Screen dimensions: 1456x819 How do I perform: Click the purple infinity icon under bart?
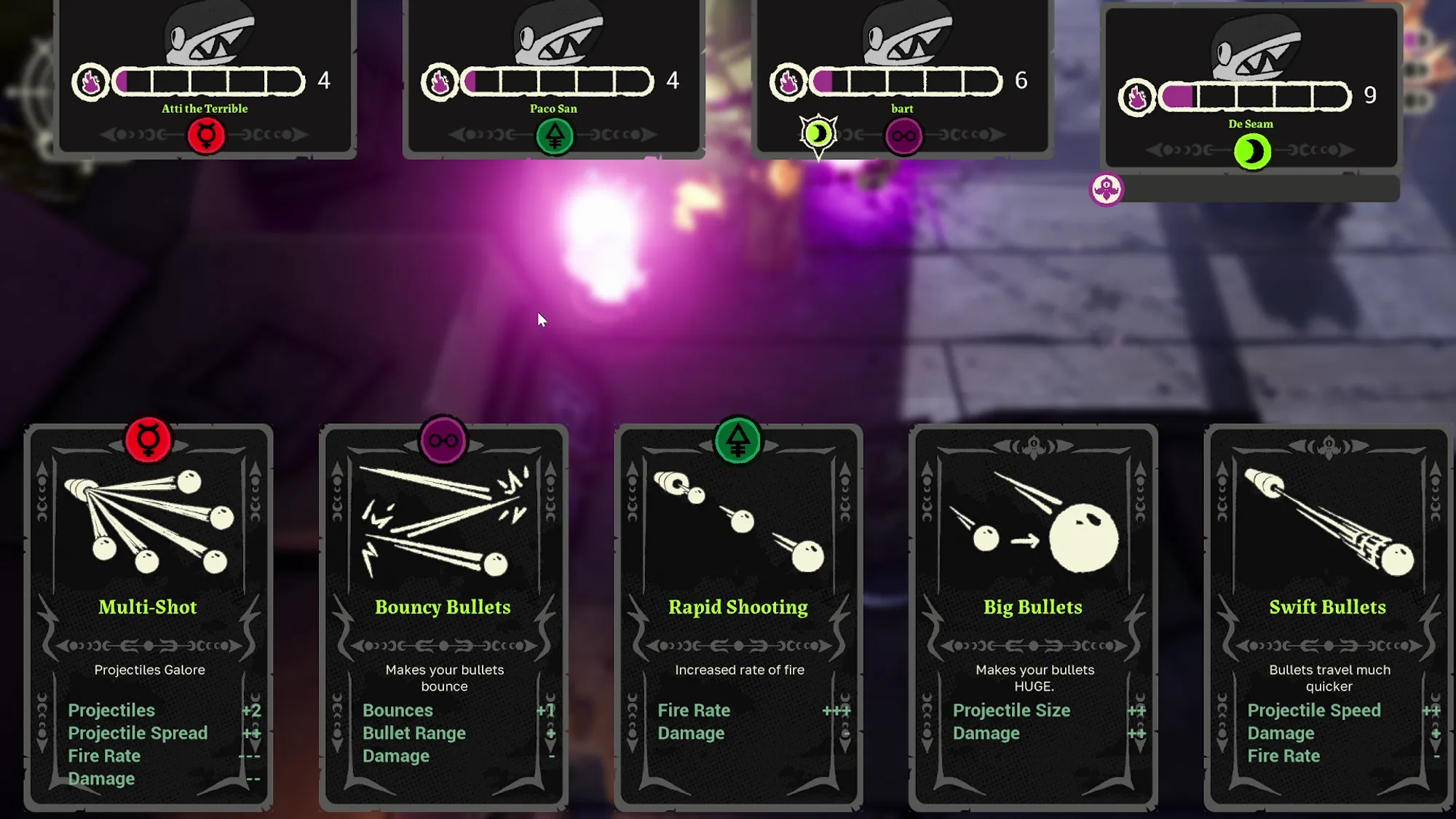[903, 135]
